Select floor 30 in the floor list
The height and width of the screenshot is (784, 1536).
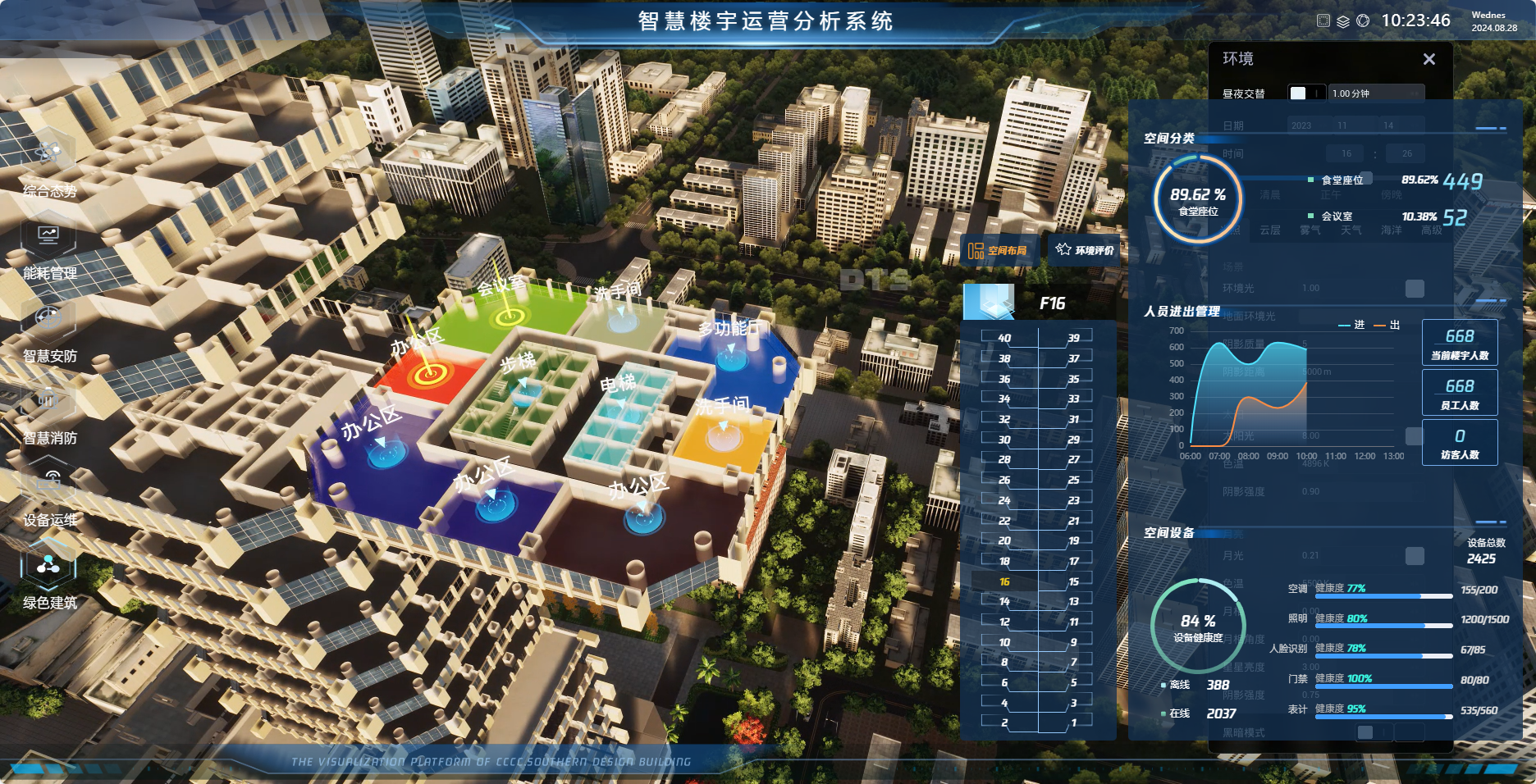pyautogui.click(x=1003, y=440)
